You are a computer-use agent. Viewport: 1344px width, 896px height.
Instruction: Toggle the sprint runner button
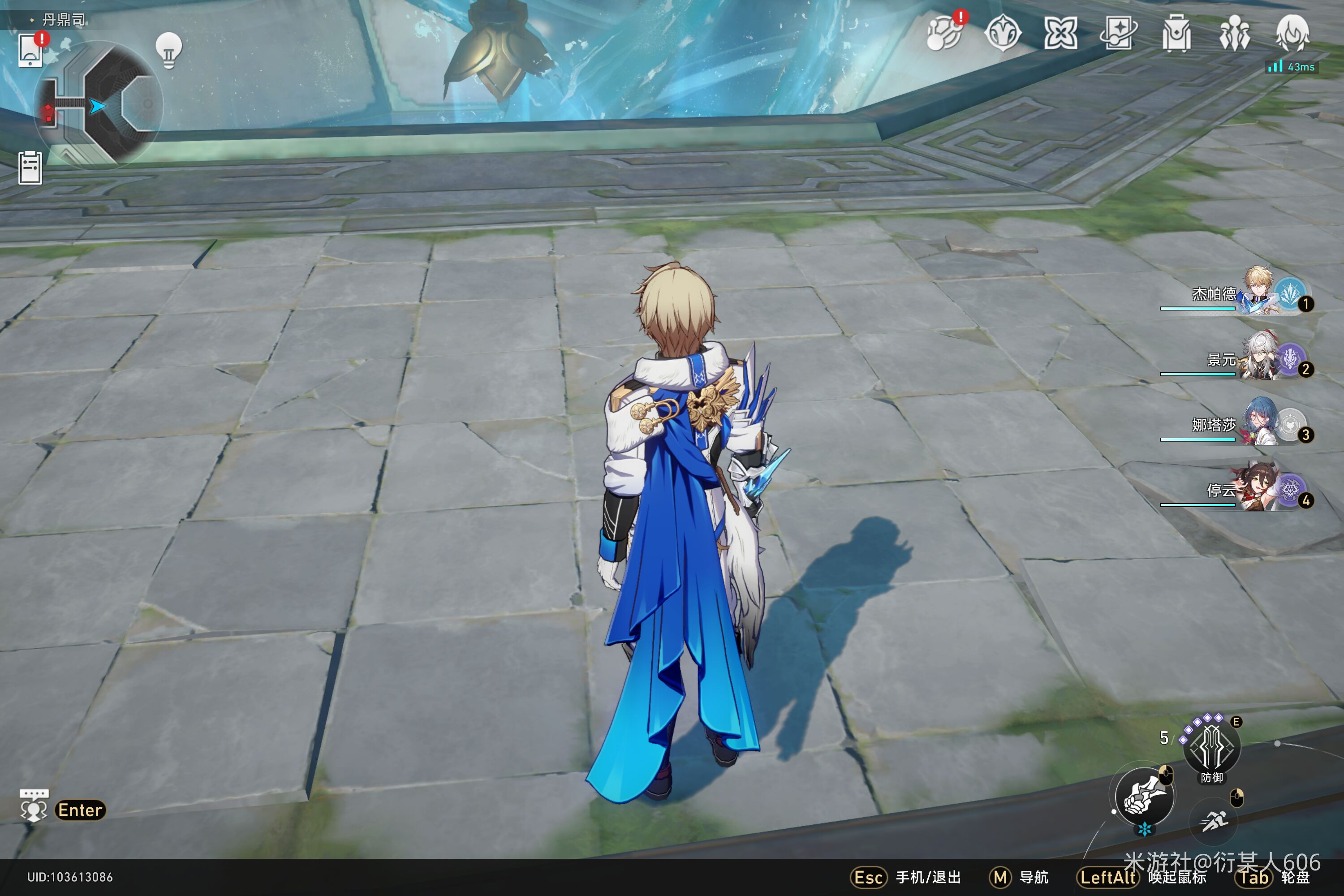1213,822
